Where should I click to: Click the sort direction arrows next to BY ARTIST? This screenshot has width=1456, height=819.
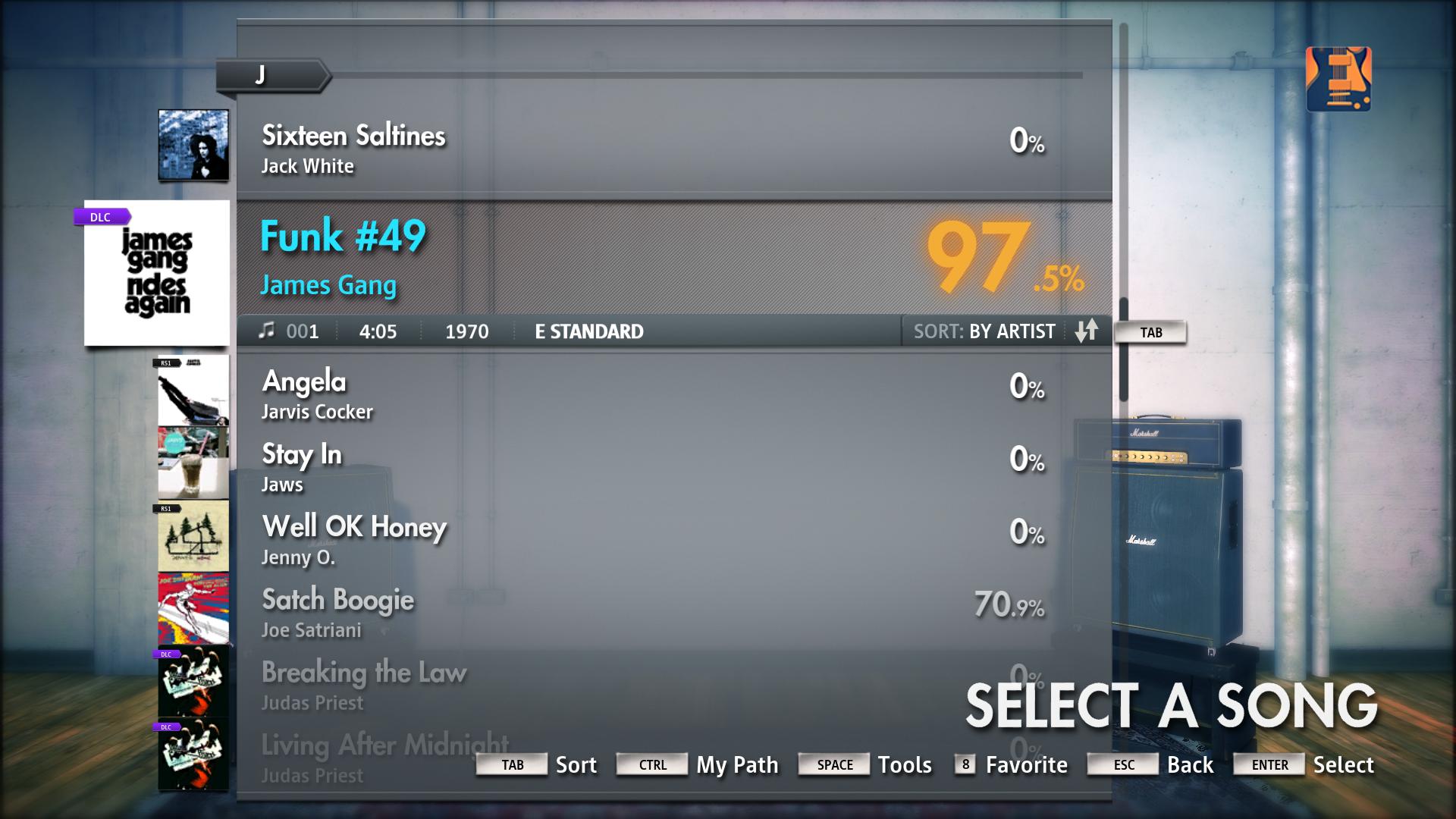[1086, 331]
